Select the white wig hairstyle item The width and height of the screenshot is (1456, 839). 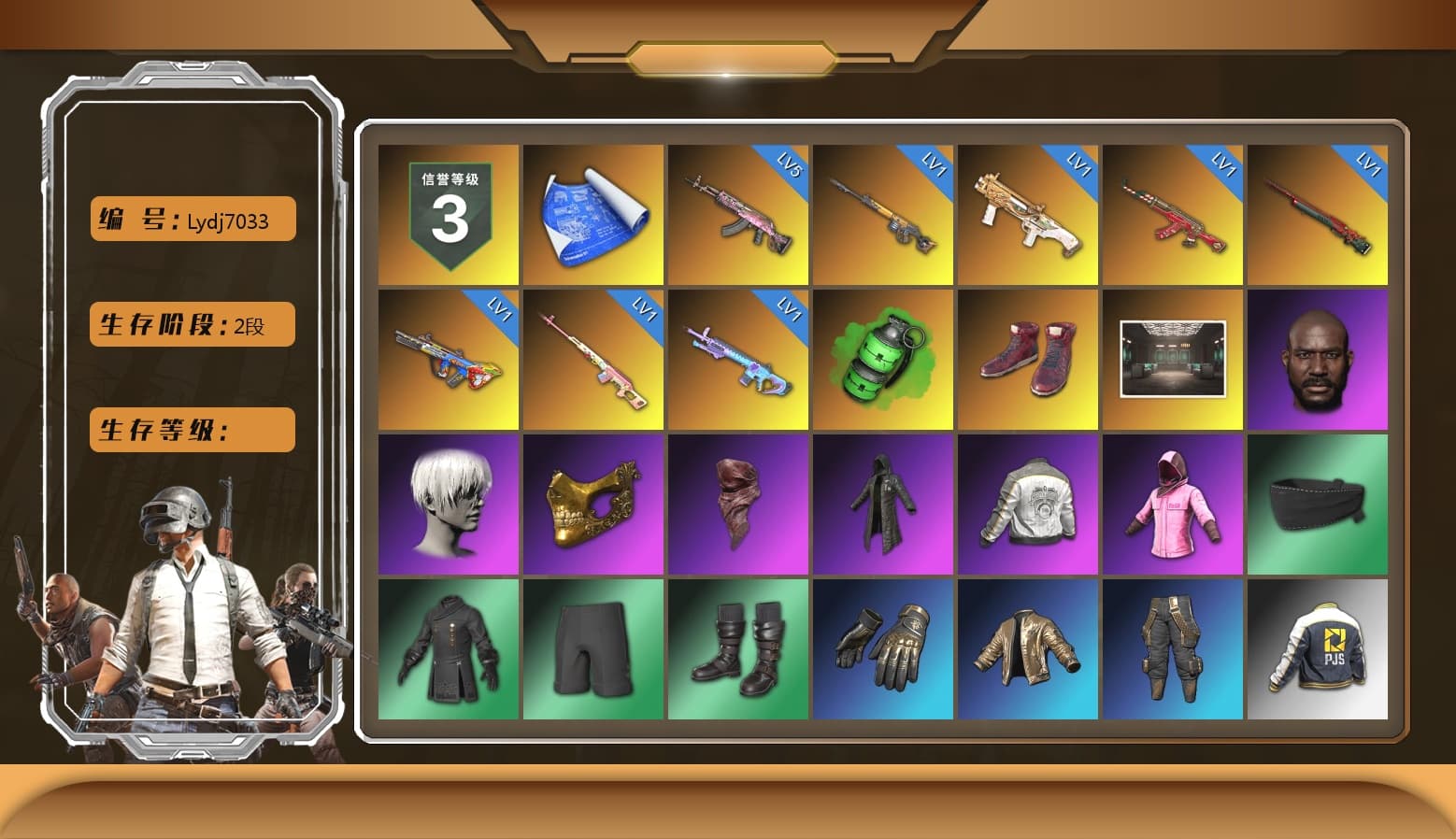coord(447,503)
